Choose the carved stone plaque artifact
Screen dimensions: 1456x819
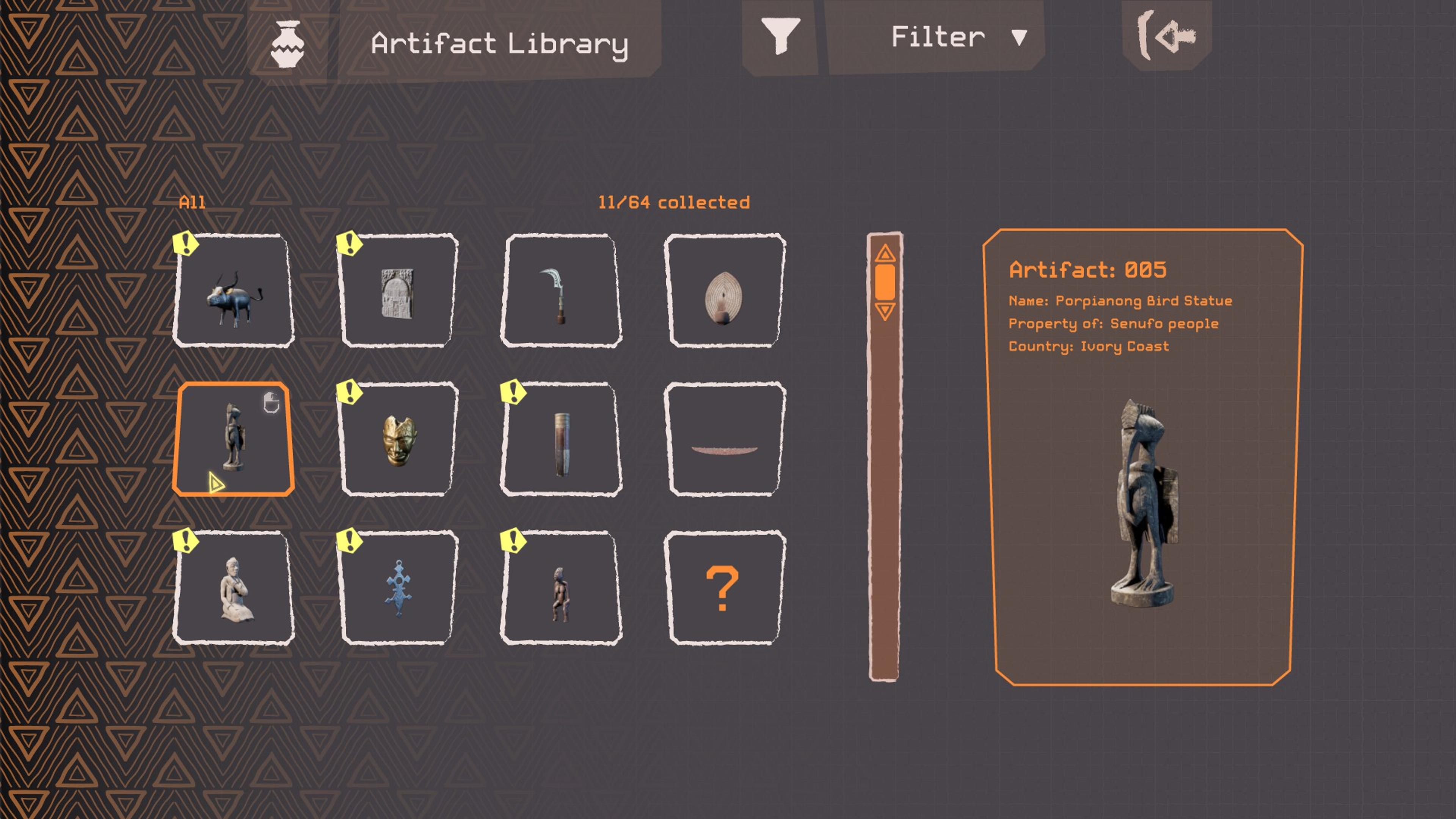pyautogui.click(x=398, y=291)
